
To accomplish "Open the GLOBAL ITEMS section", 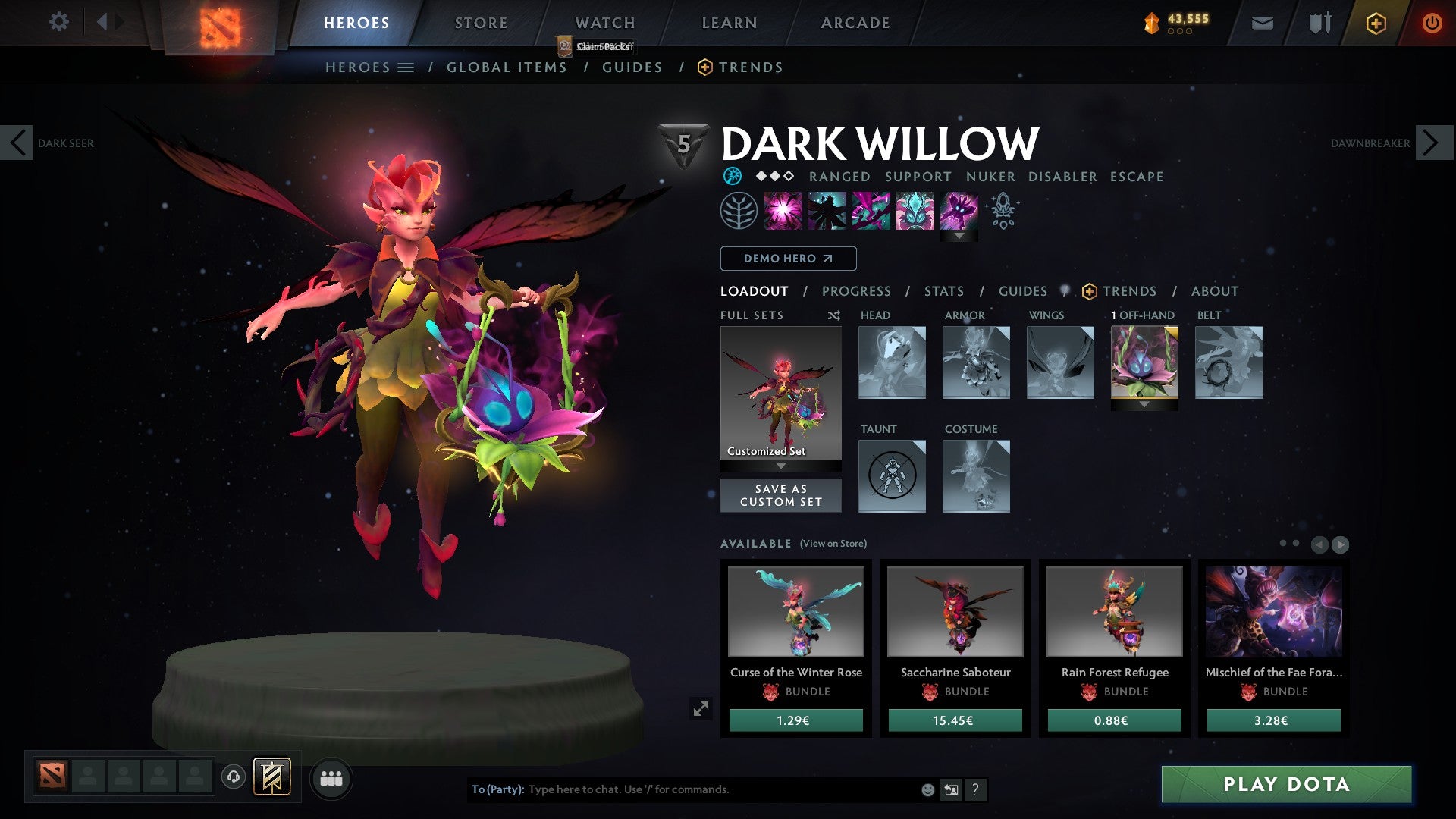I will click(507, 67).
